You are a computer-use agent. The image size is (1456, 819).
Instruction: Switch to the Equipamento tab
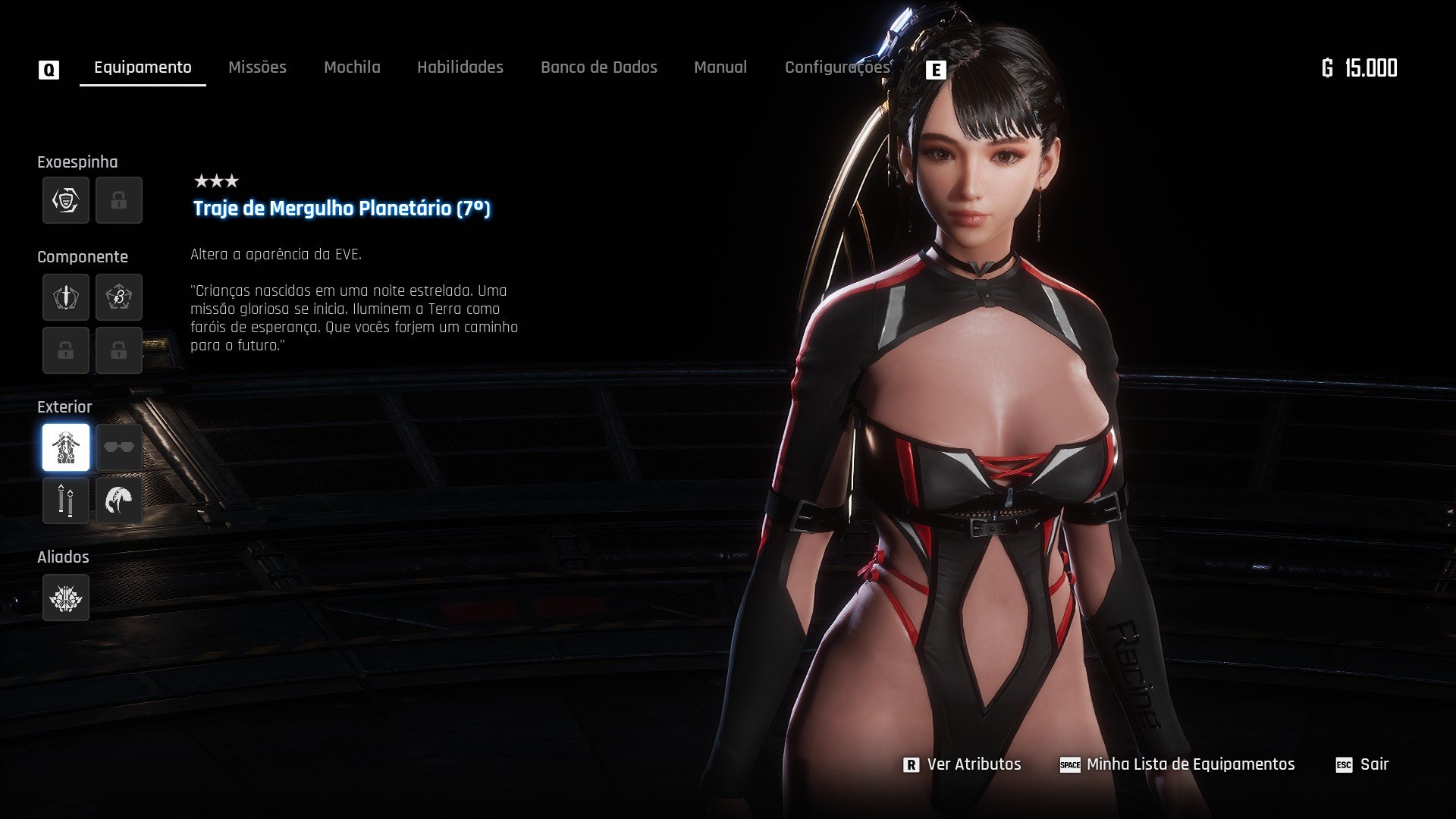coord(143,67)
